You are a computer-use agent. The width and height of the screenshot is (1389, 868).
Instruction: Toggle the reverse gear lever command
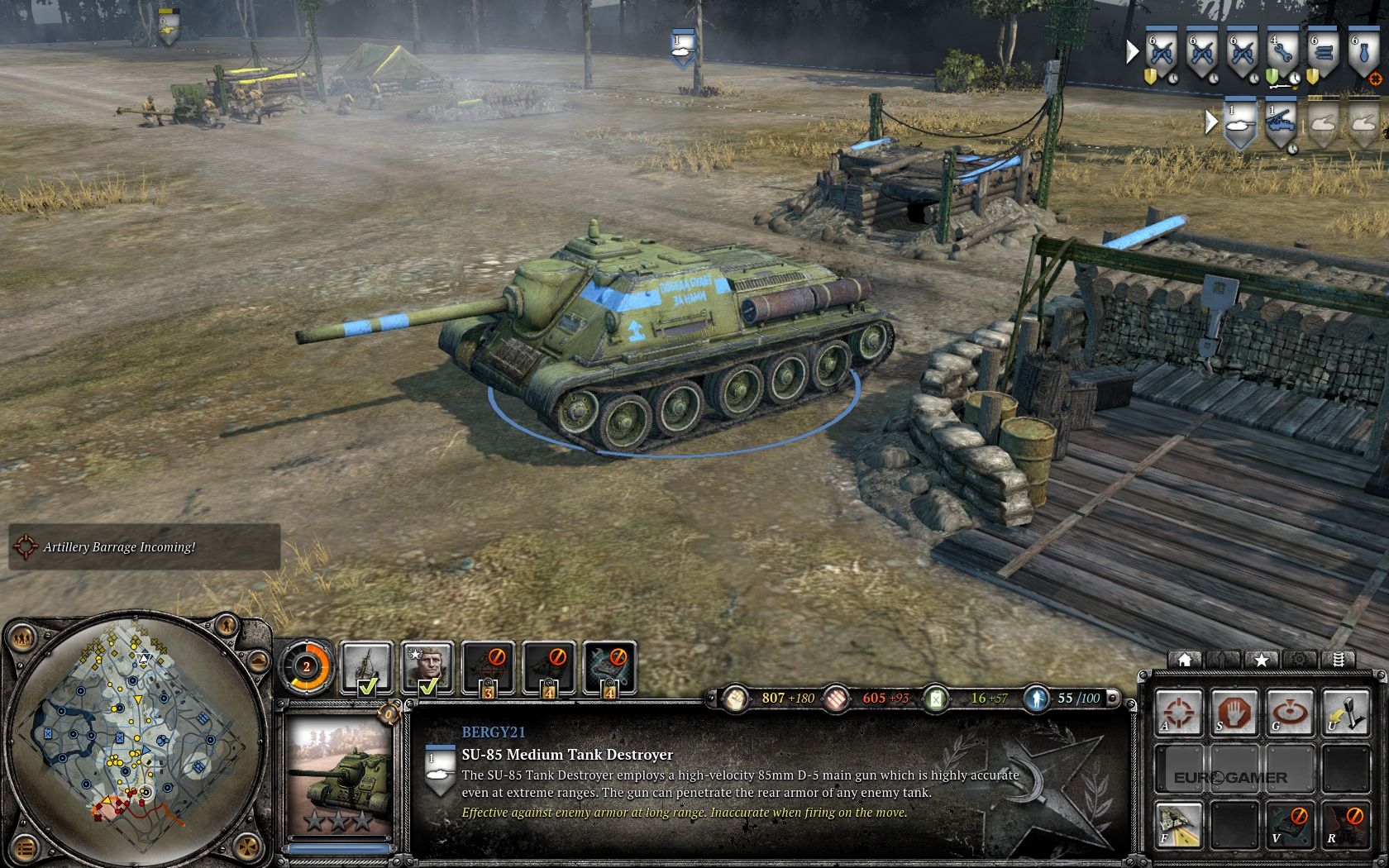click(x=1345, y=713)
